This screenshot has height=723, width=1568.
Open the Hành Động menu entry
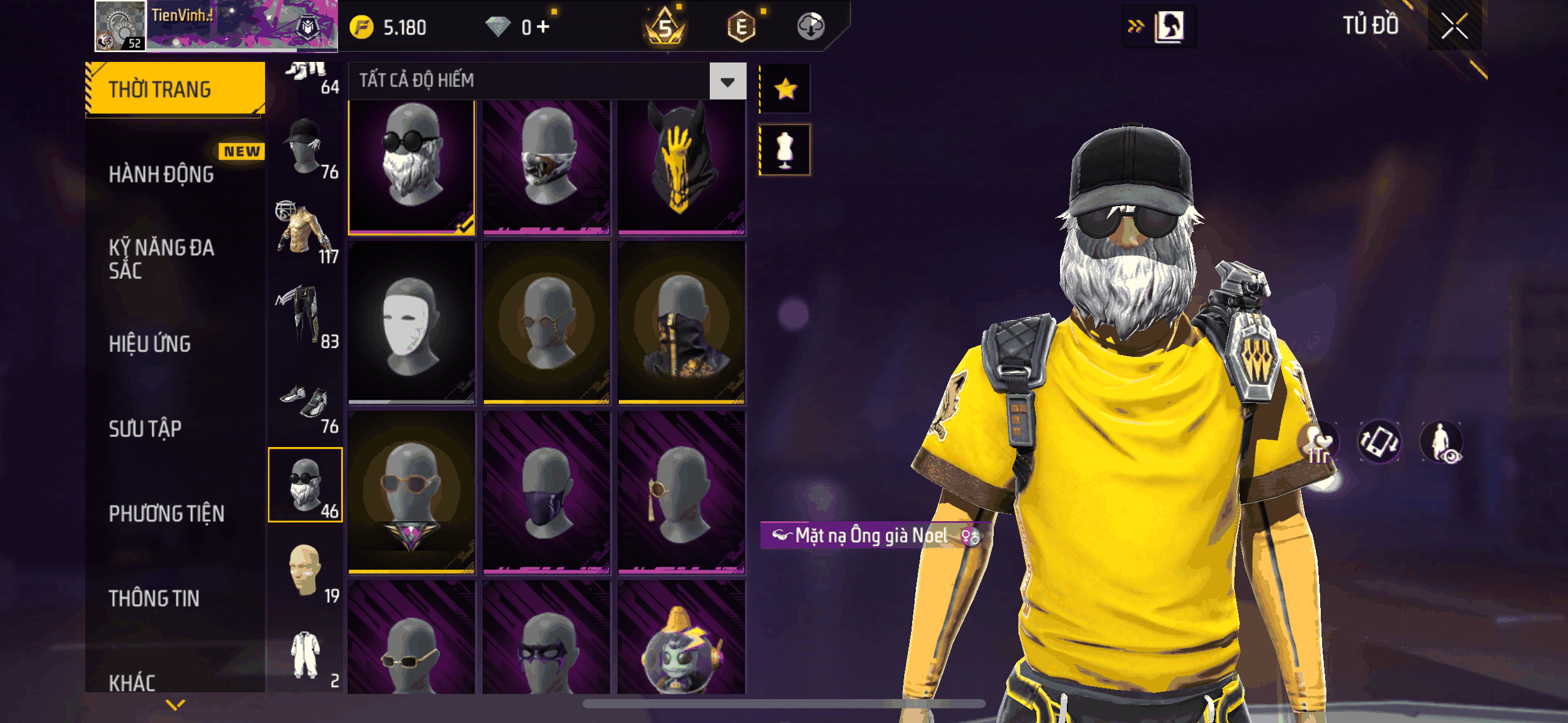point(162,175)
